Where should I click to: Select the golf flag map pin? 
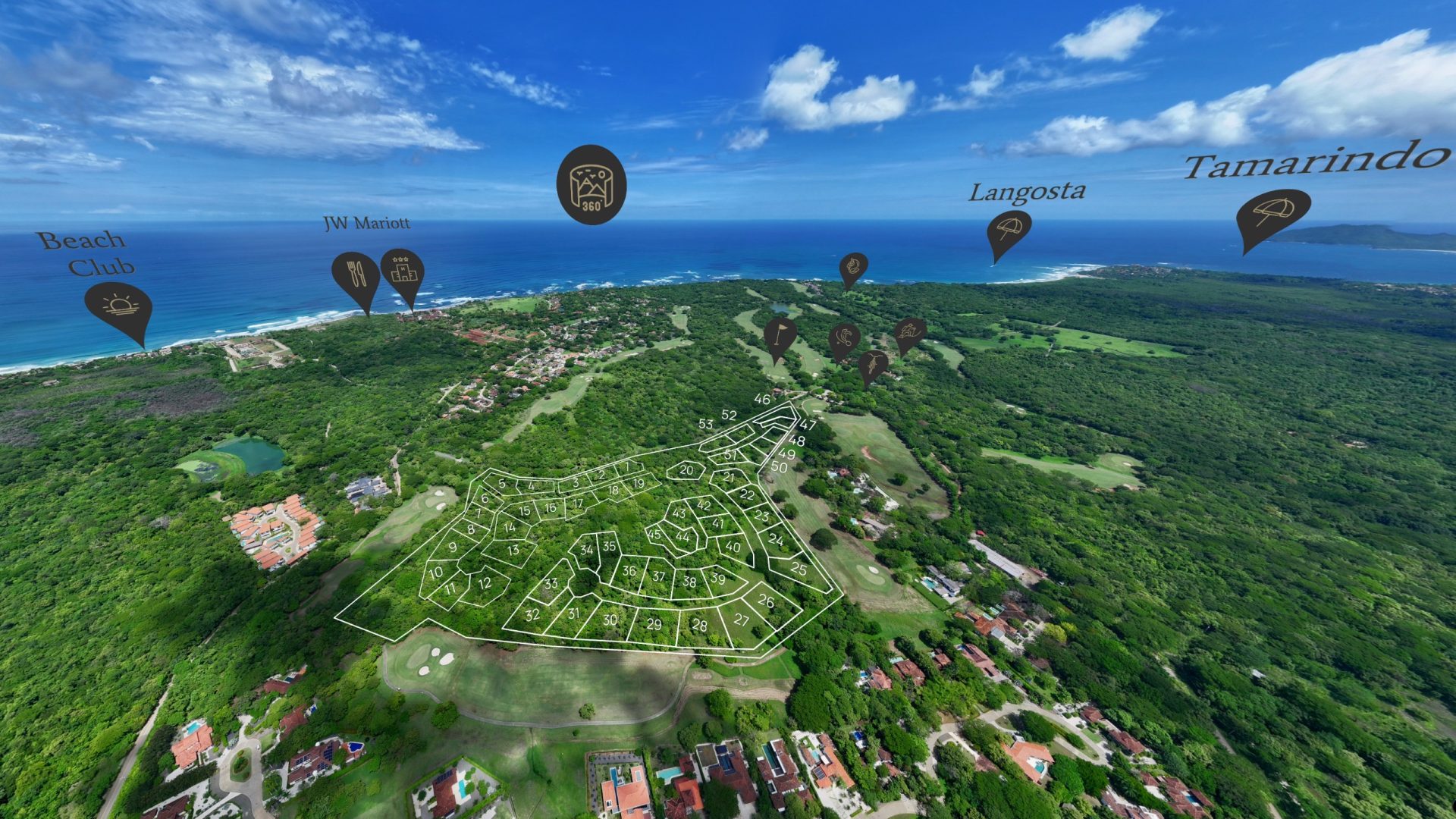780,334
